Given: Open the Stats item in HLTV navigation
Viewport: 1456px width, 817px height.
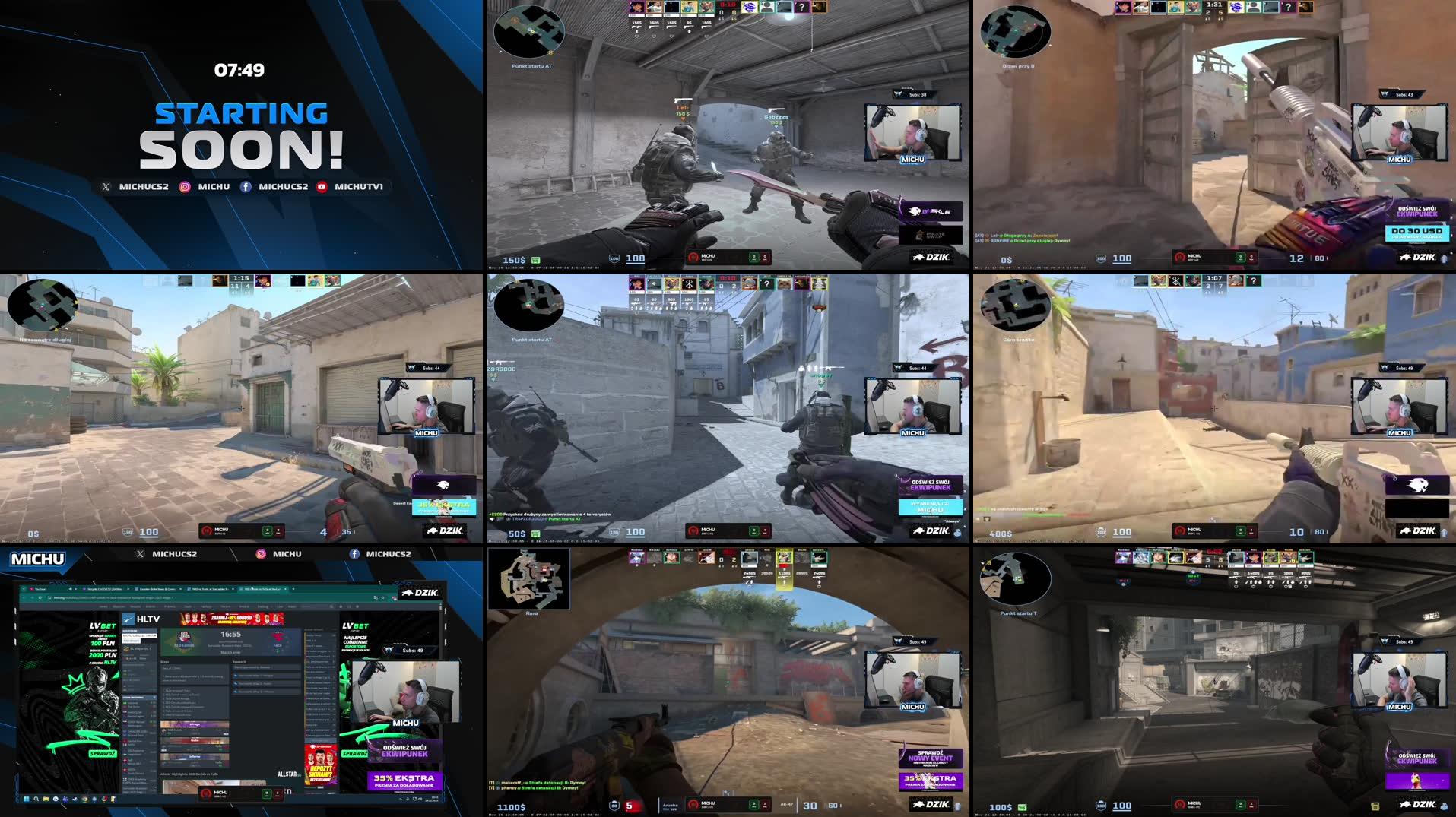Looking at the screenshot, I should (189, 606).
